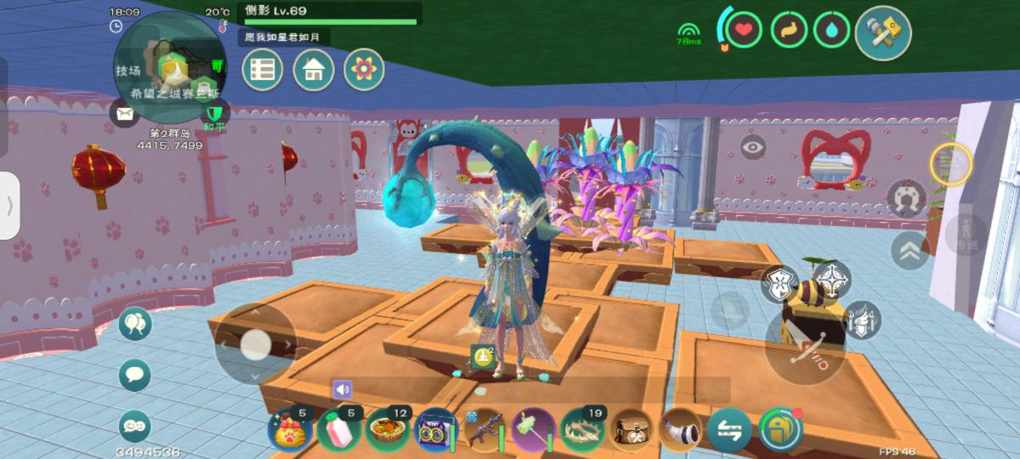Tap the swap arrows hotbar button

[x=729, y=430]
